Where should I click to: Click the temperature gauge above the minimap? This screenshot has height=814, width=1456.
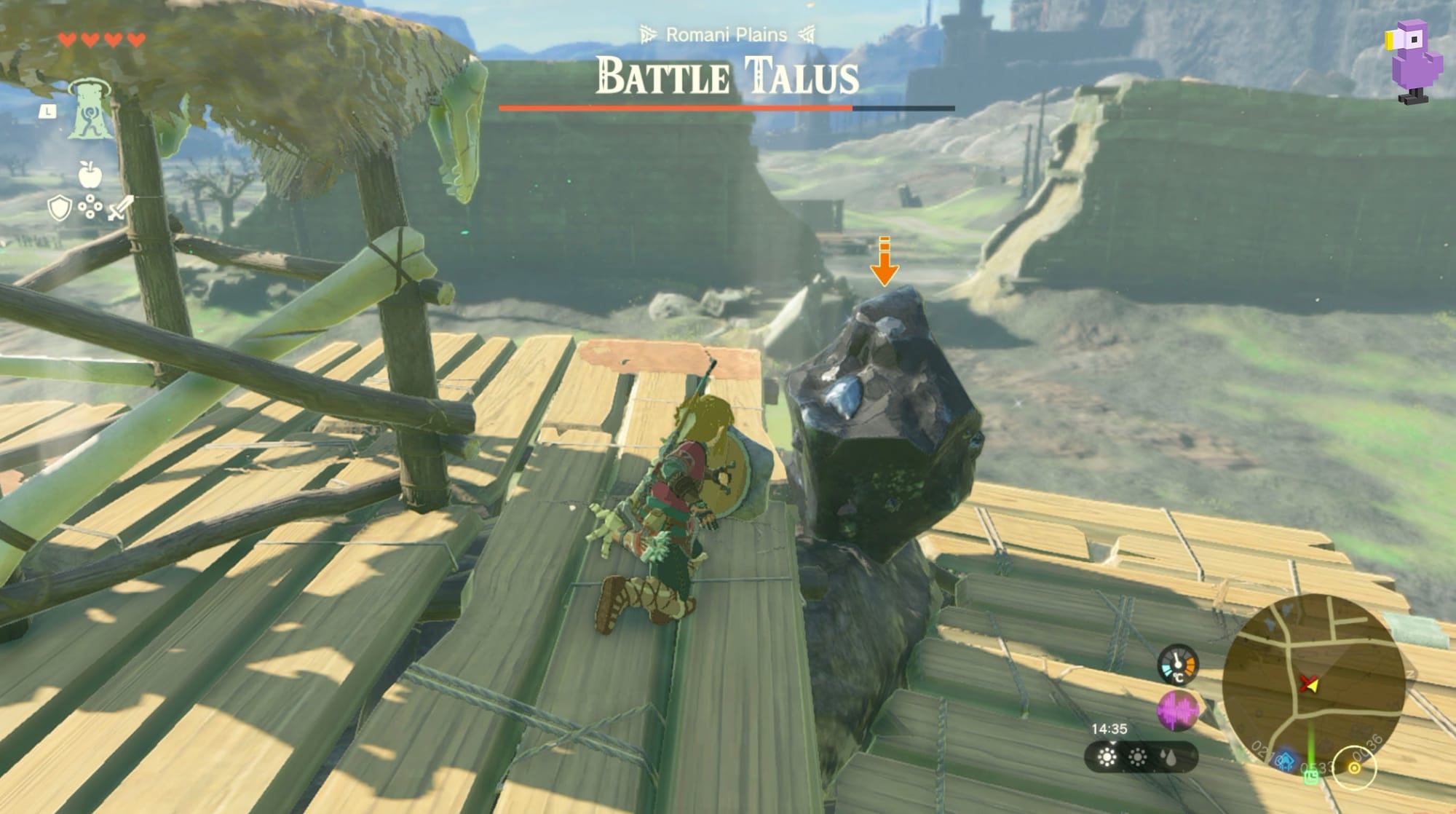pyautogui.click(x=1178, y=665)
